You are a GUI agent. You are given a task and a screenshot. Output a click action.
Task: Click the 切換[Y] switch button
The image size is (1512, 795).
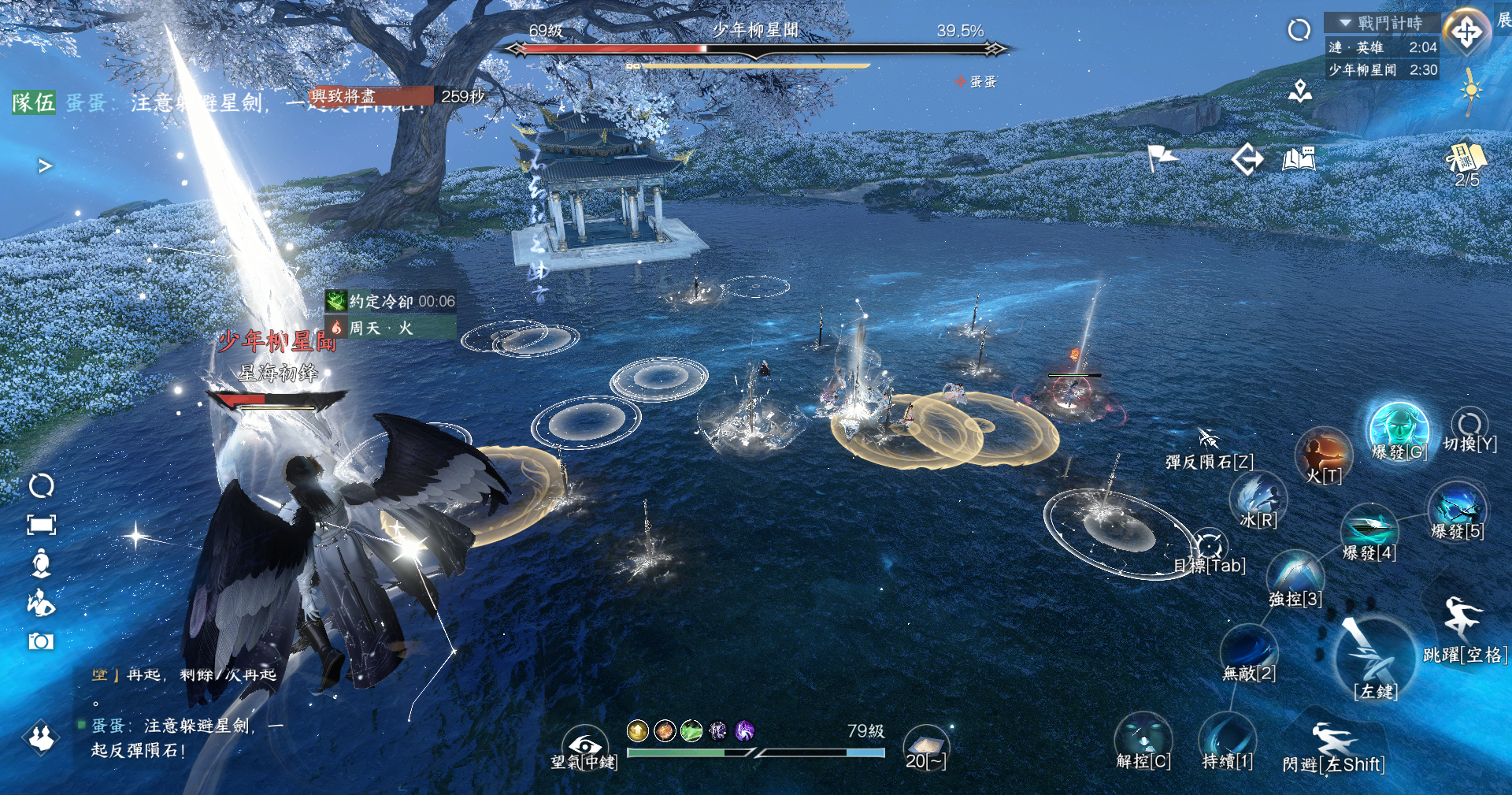[1469, 424]
